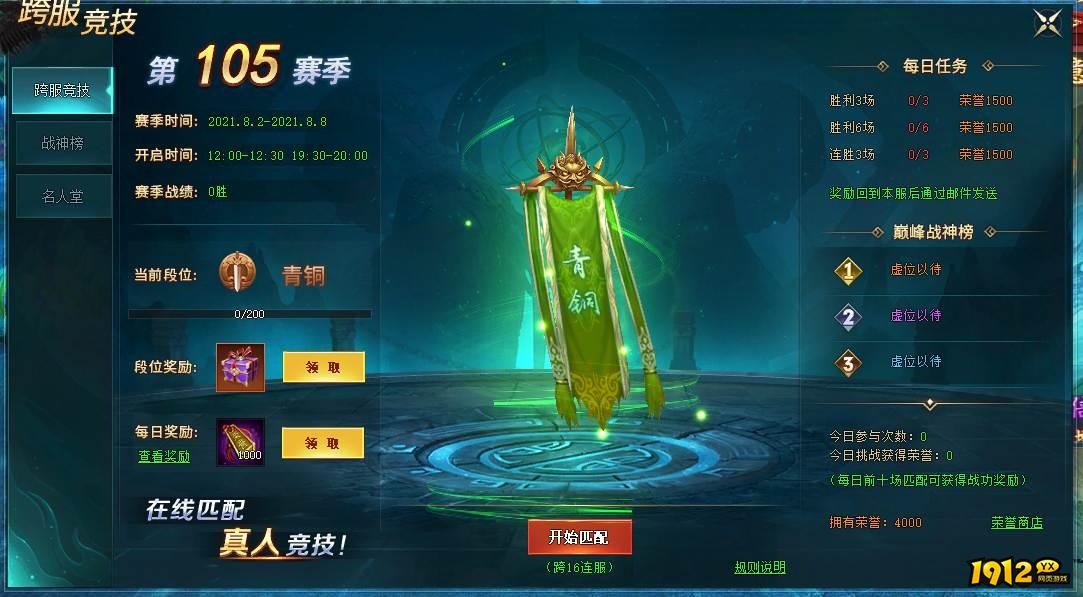Claim the 每日奖励 daily reward
Image resolution: width=1083 pixels, height=597 pixels.
[322, 443]
